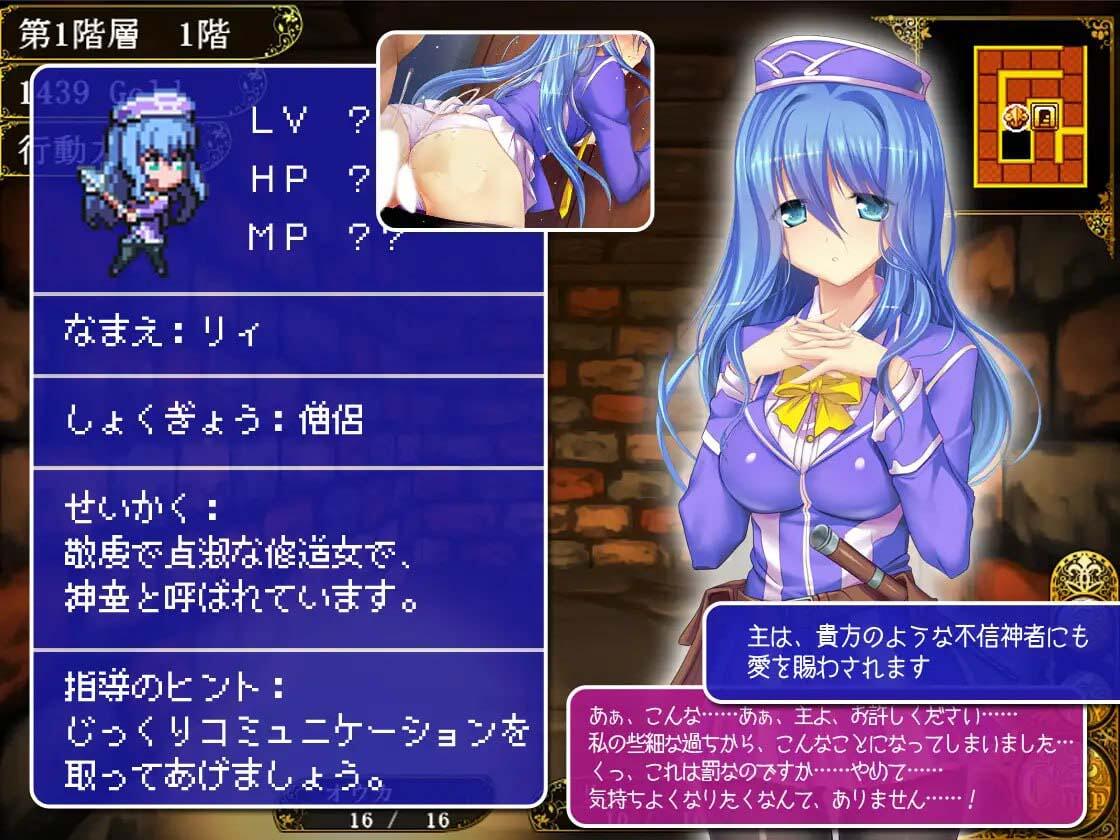
Task: Open the preview thumbnail beside the stats
Action: pyautogui.click(x=514, y=130)
